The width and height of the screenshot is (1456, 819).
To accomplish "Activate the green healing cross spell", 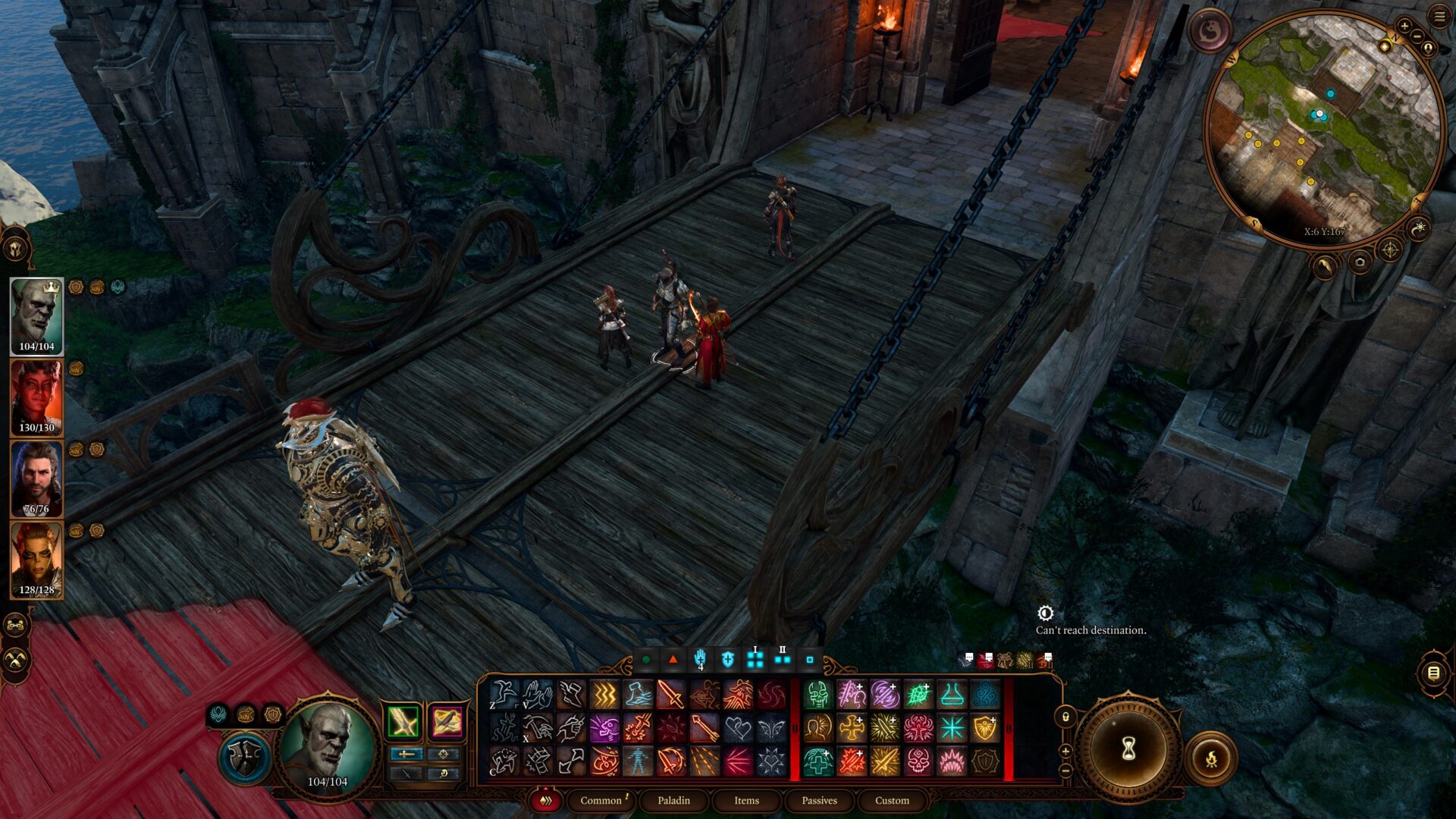I will click(818, 761).
